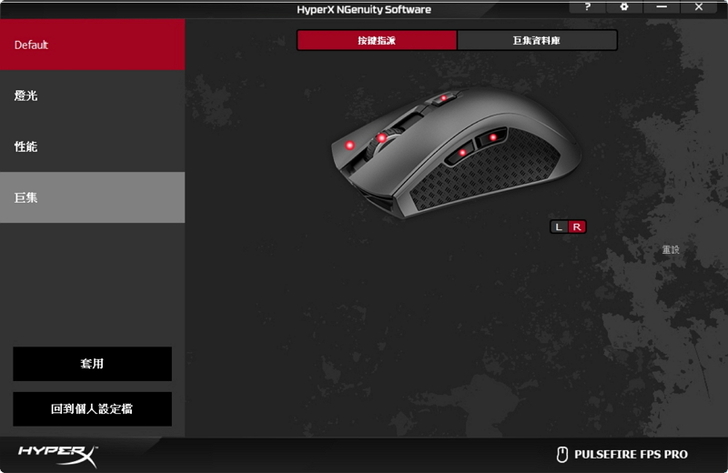Click the 回到個人設定檔 button

[92, 409]
